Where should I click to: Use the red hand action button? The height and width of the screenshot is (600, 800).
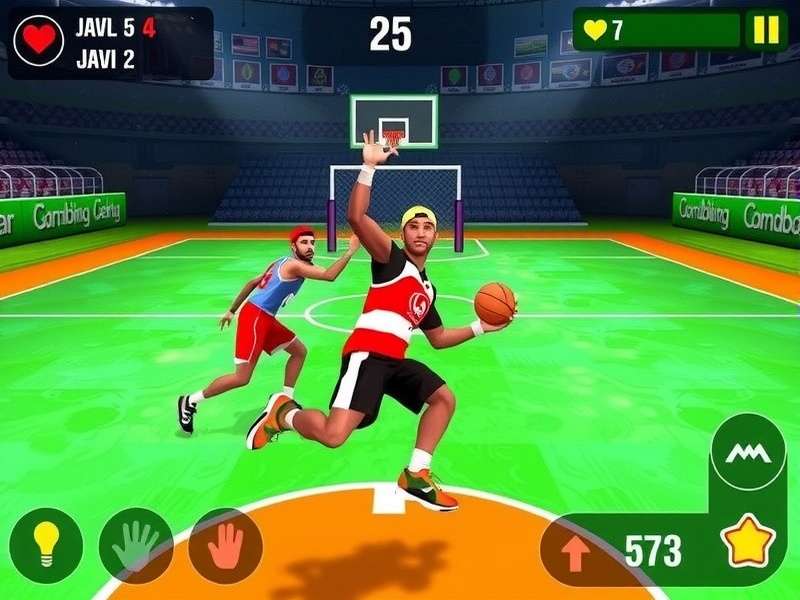[x=226, y=545]
